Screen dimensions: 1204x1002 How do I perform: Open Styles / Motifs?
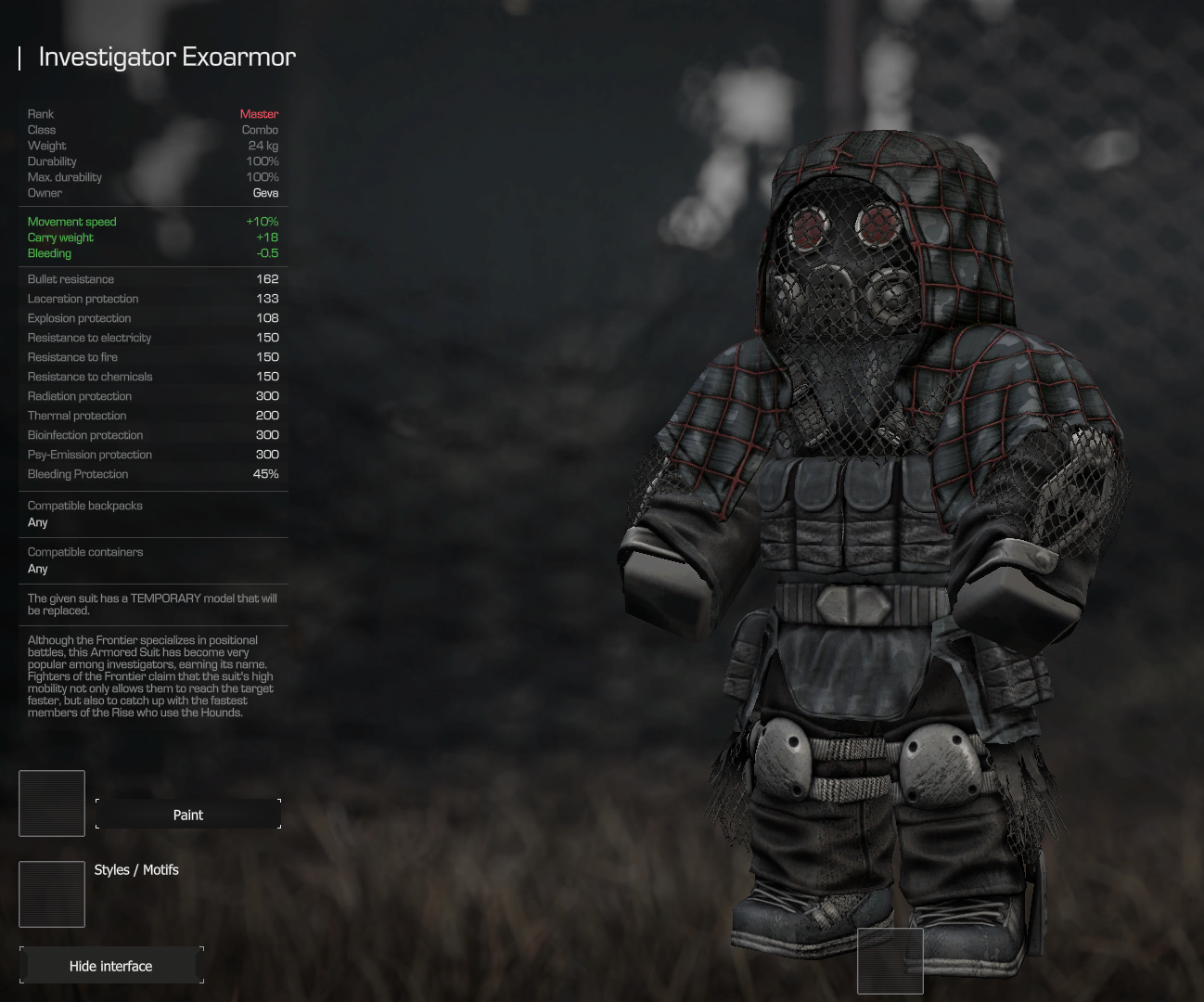click(x=135, y=869)
